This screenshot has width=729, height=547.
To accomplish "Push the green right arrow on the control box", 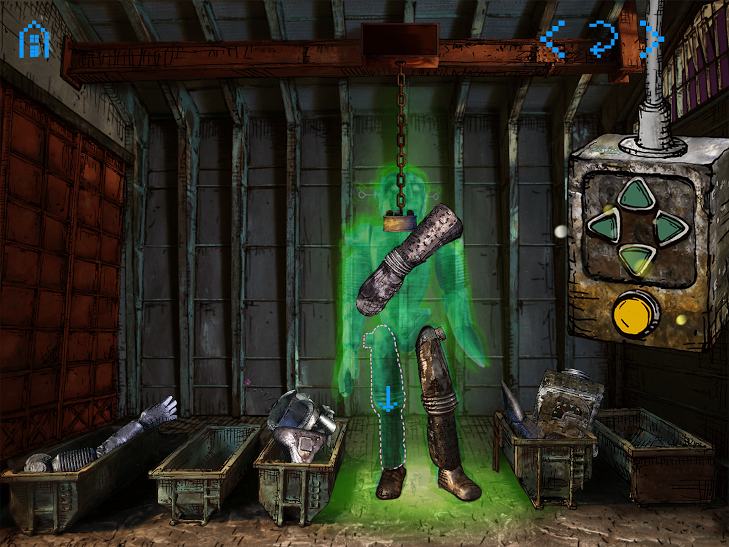I will click(665, 227).
